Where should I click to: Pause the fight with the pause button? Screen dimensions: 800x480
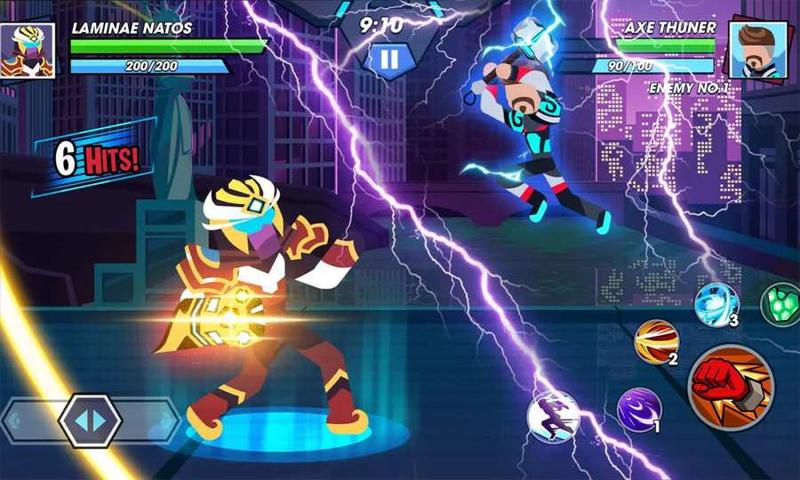[390, 60]
